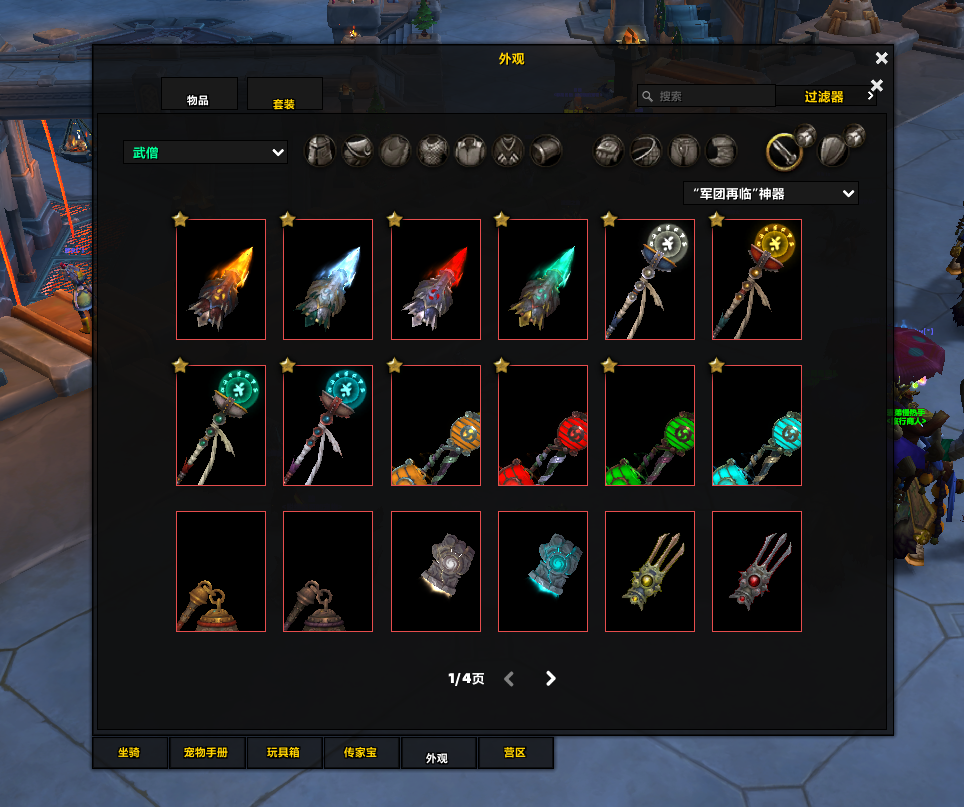Open the 坐骑 mounts tab
Image resolution: width=964 pixels, height=807 pixels.
(129, 753)
